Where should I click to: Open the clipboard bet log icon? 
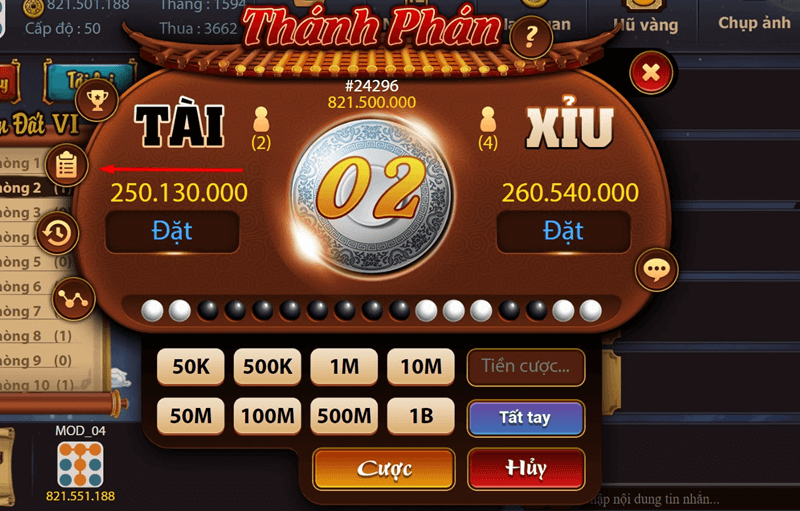[x=67, y=164]
